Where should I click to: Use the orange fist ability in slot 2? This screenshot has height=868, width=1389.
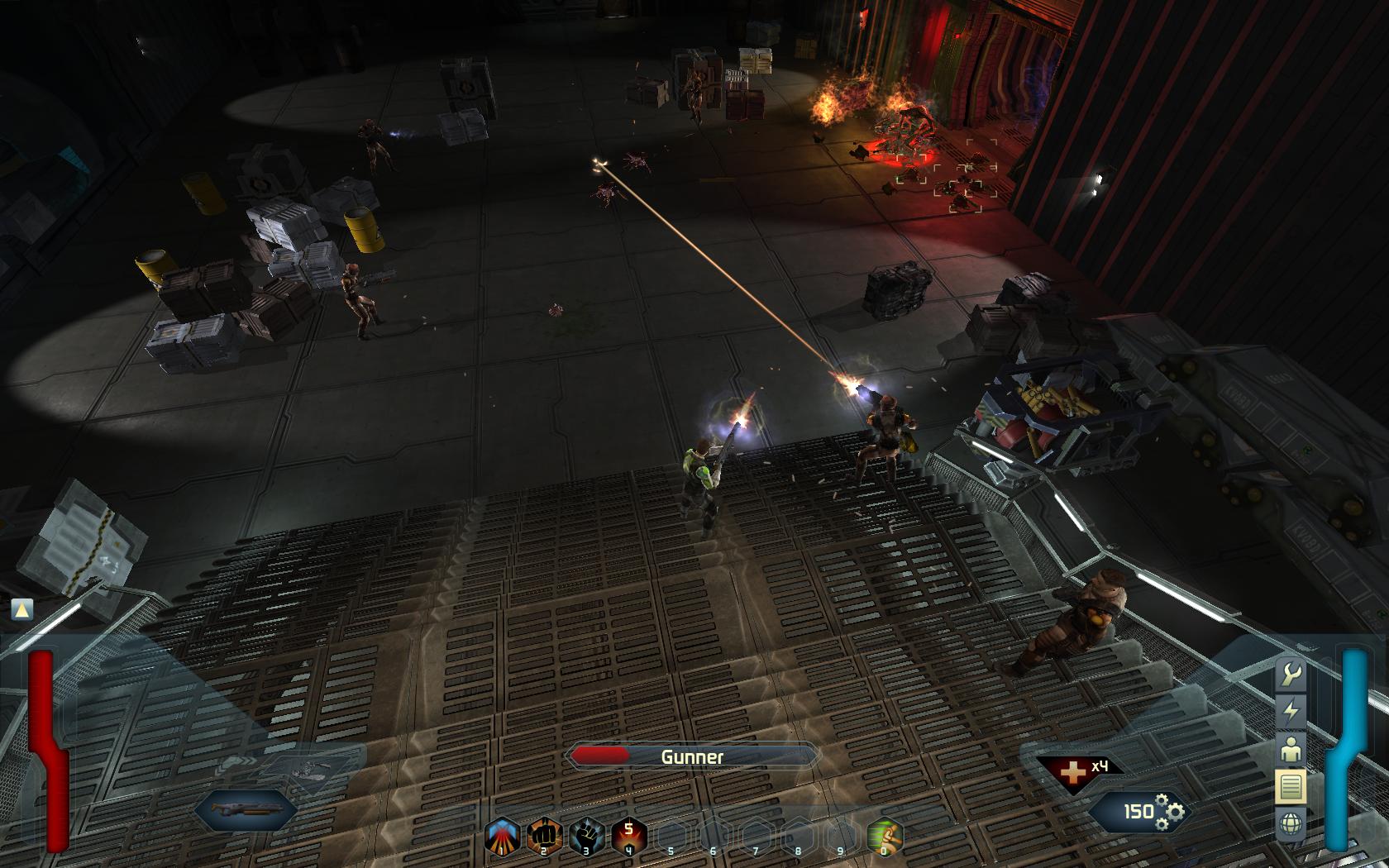click(x=545, y=836)
